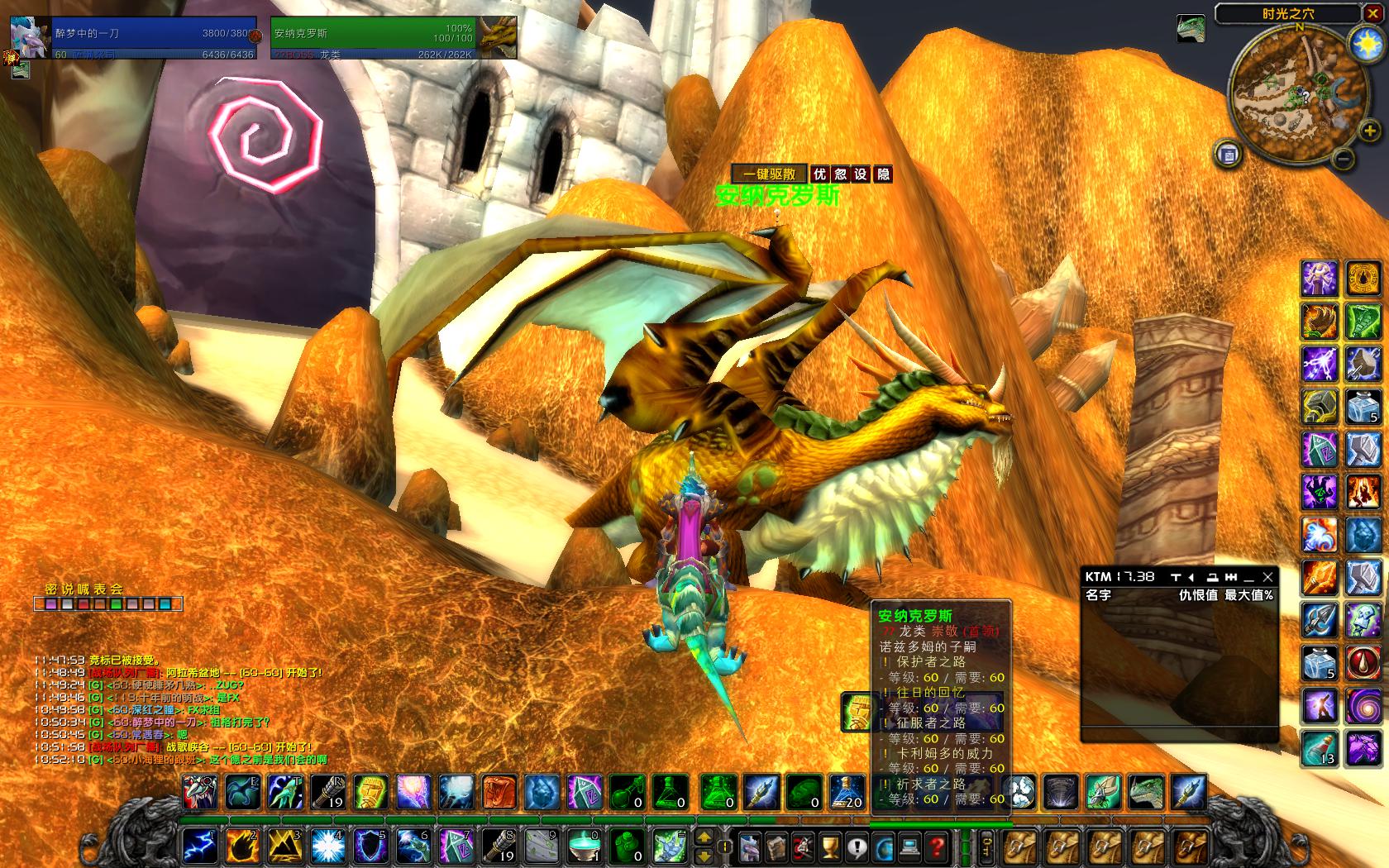Activate the purple spiral portal ability

tap(1363, 707)
